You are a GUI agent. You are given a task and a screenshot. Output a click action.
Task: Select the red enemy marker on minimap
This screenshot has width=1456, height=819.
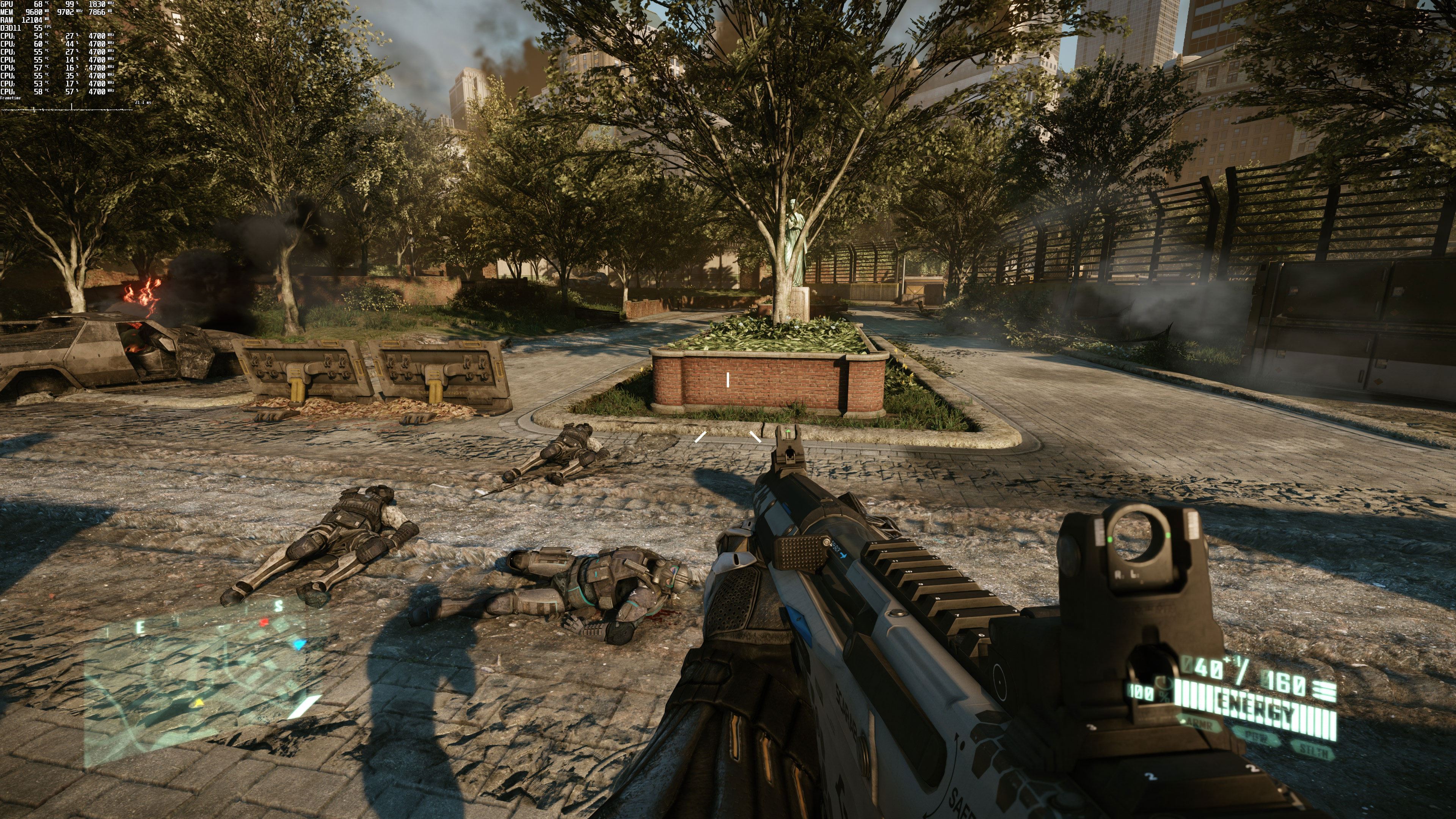tap(264, 623)
